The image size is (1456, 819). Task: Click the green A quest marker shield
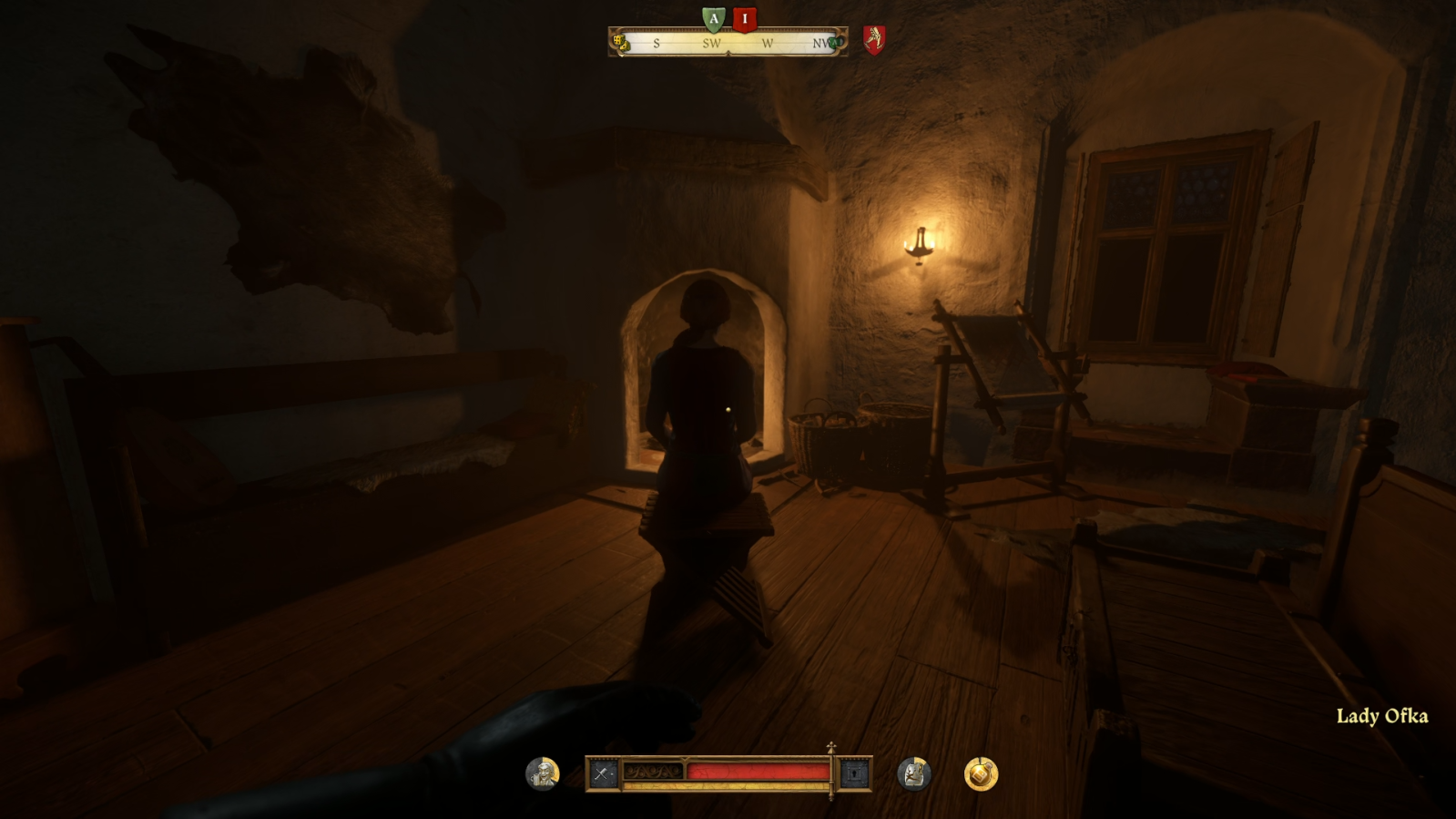[713, 18]
